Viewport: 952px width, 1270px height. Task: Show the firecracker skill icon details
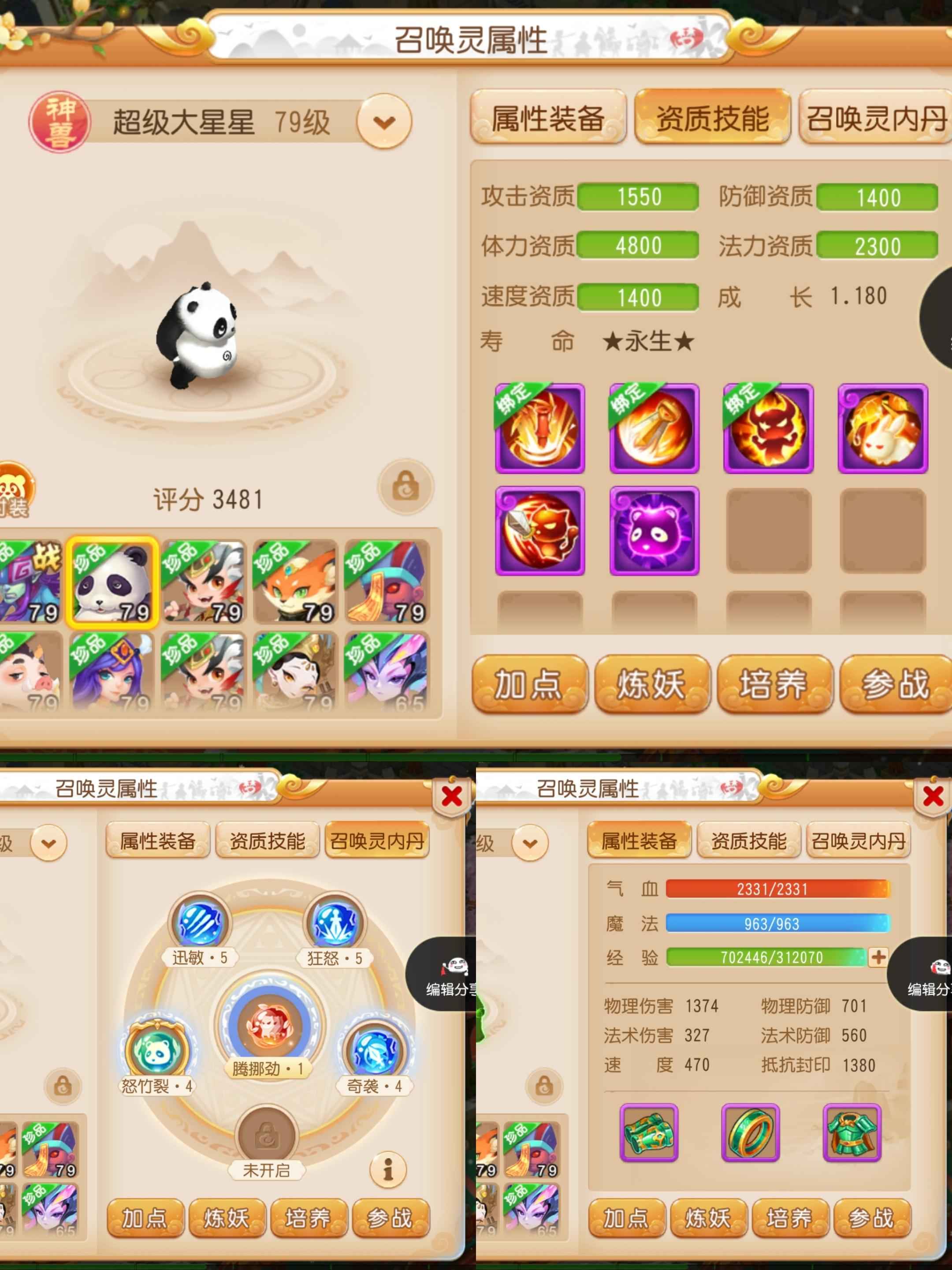click(x=539, y=428)
